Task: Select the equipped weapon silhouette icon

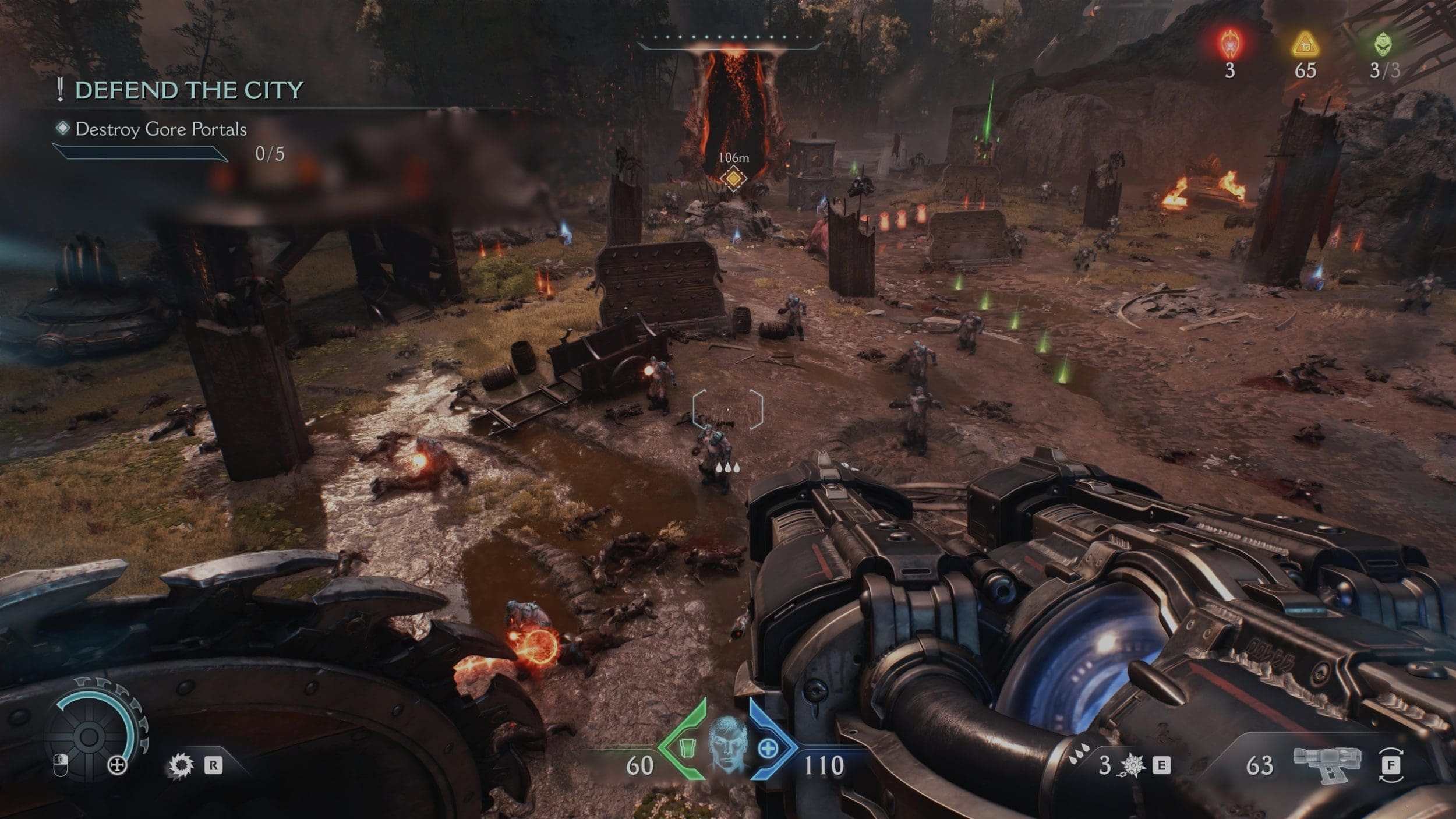Action: click(x=1327, y=764)
